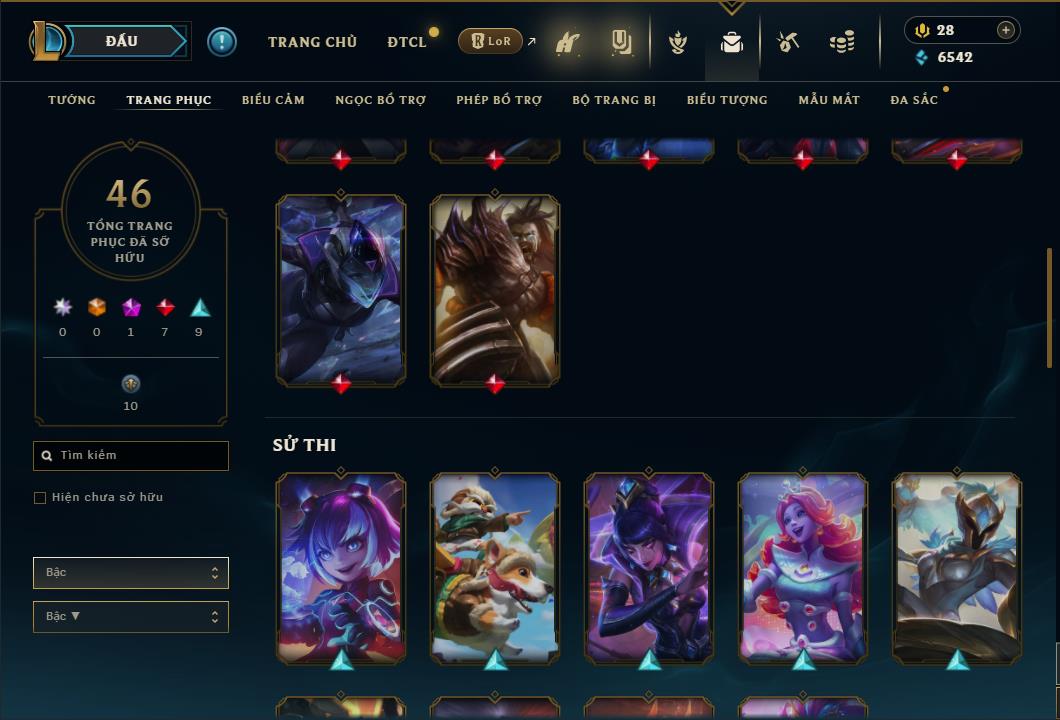Open the TRANG CHỦ home page
This screenshot has height=720, width=1060.
pos(312,42)
